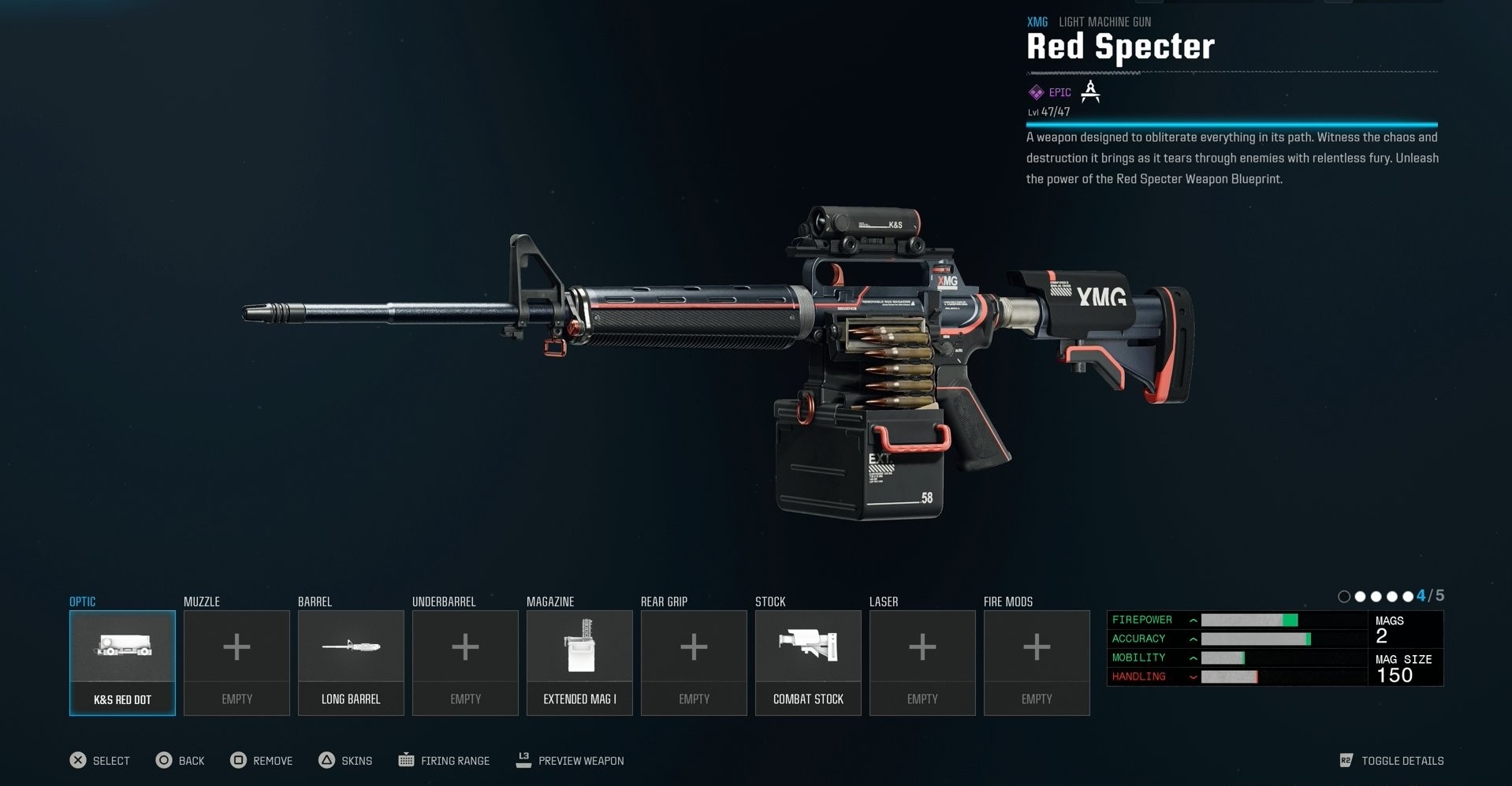Collapse the Handling stat details
The width and height of the screenshot is (1512, 786).
click(x=1193, y=676)
